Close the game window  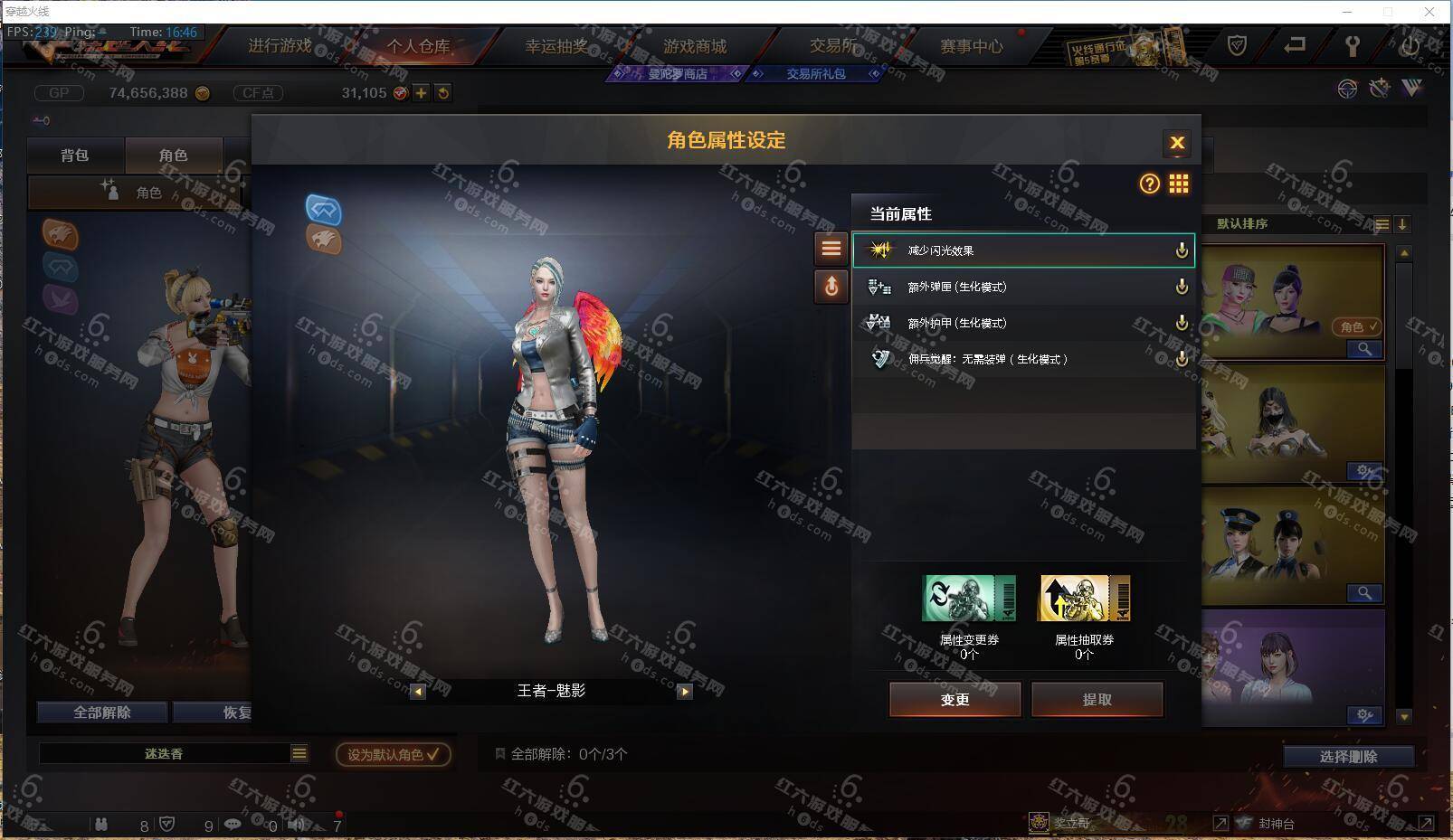[1429, 12]
